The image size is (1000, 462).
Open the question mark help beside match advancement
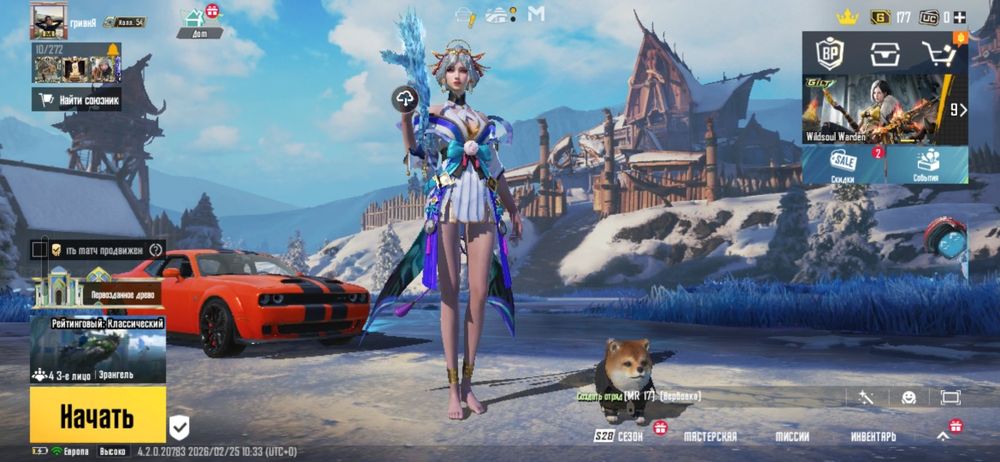(156, 249)
